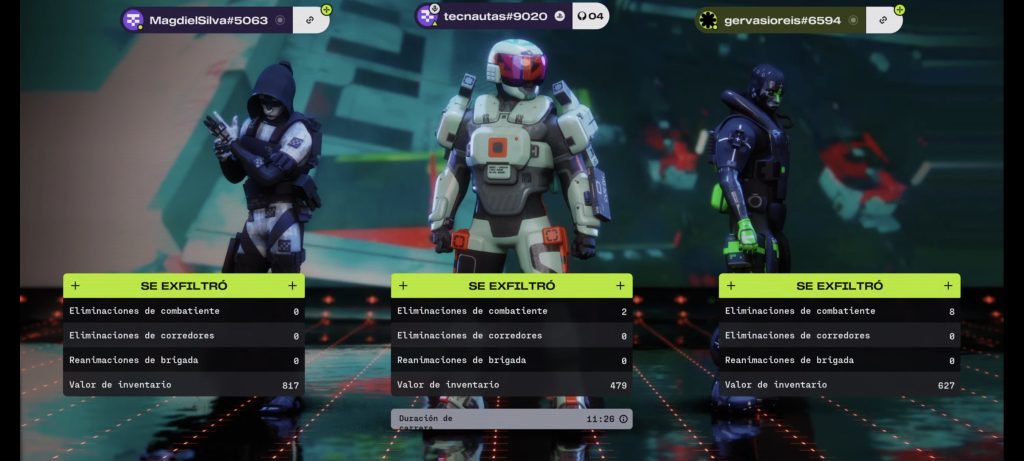
Task: Show info for Duración de carrera
Action: coord(624,419)
